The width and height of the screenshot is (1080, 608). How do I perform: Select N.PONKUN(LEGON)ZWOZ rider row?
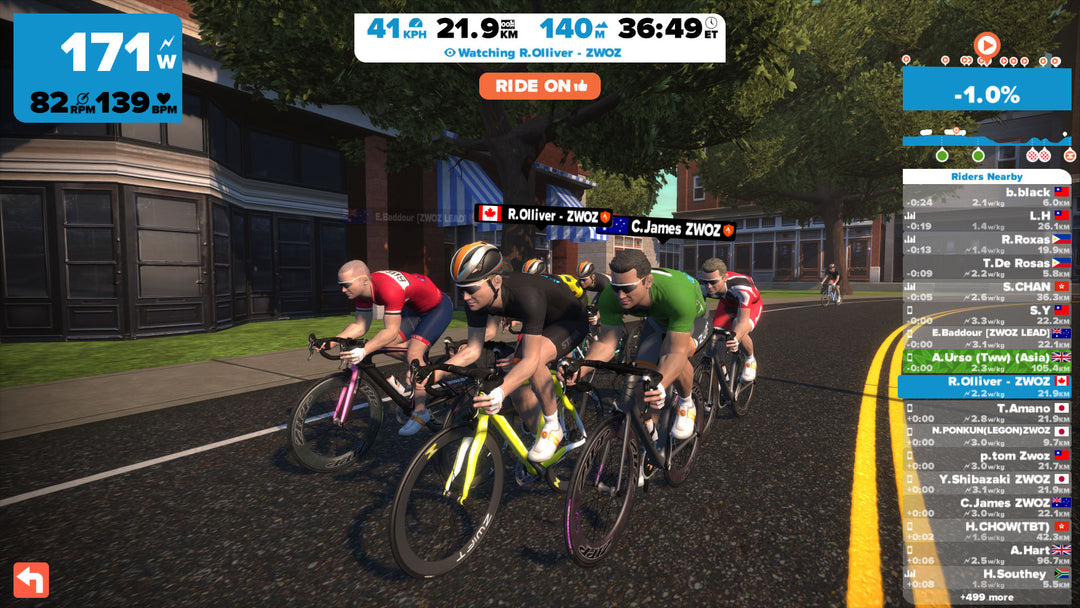(987, 436)
